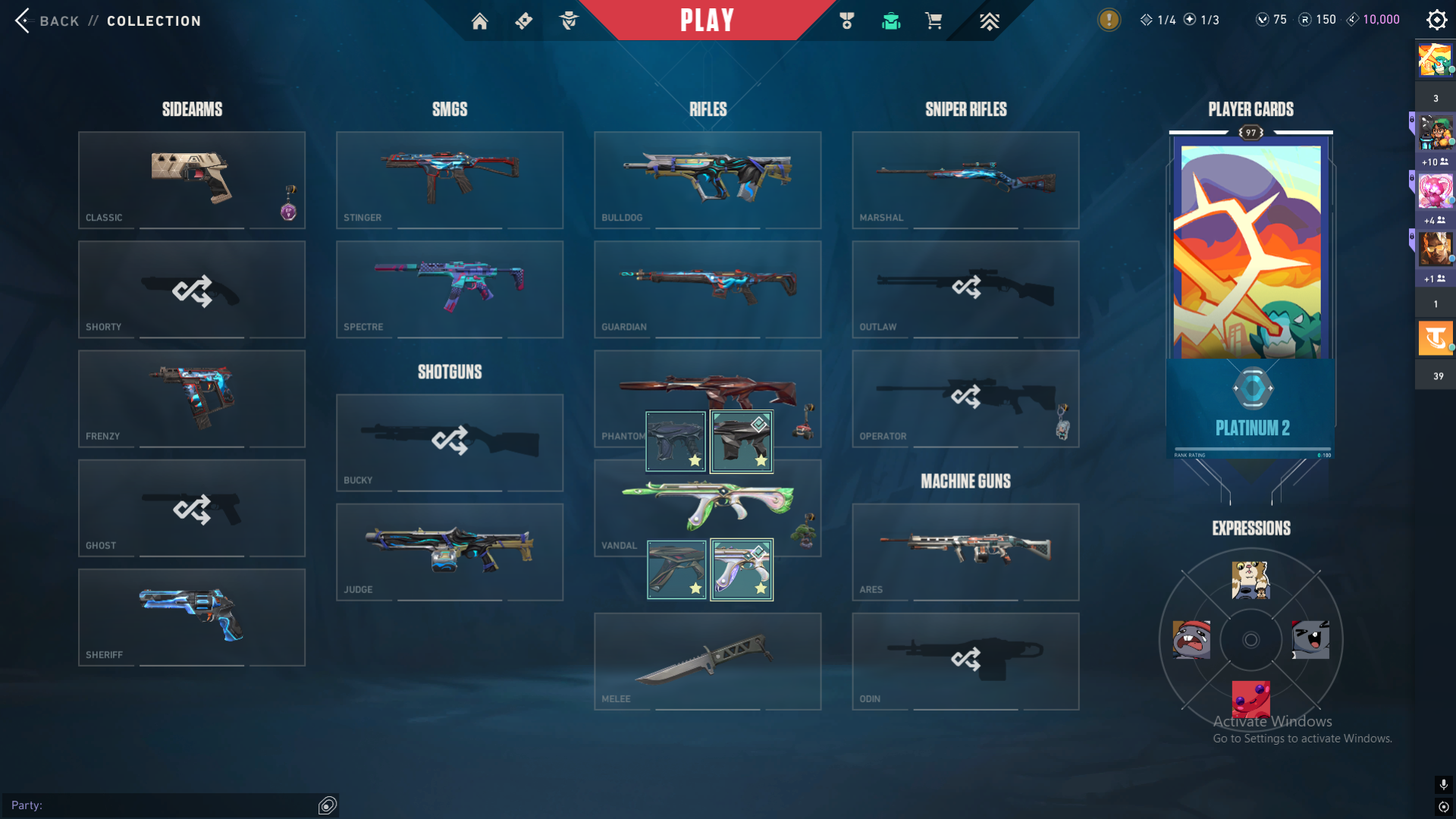Choose the Shorty weapon slot
Screen dimensions: 1456x819
pyautogui.click(x=192, y=289)
